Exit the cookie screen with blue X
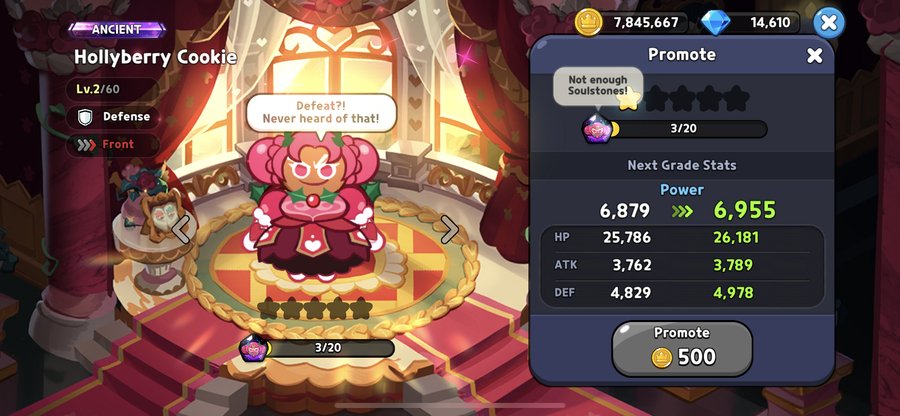 pos(828,21)
